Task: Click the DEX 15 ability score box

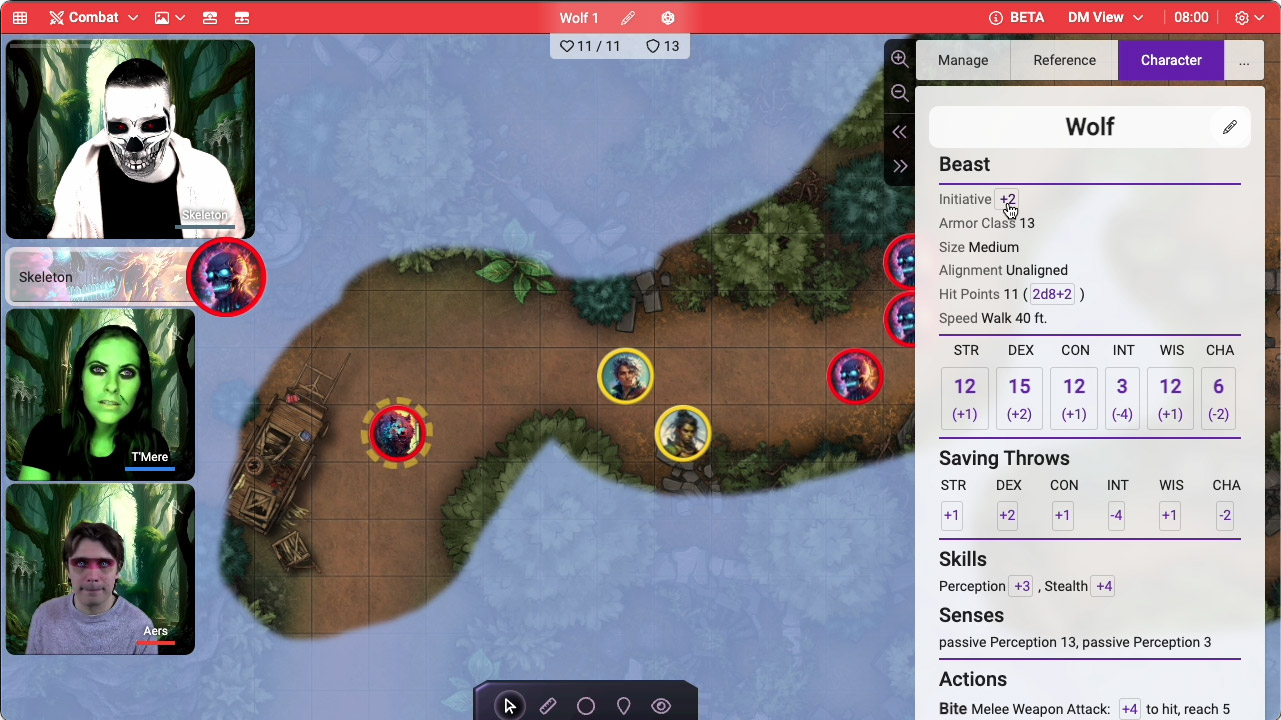Action: (1019, 398)
